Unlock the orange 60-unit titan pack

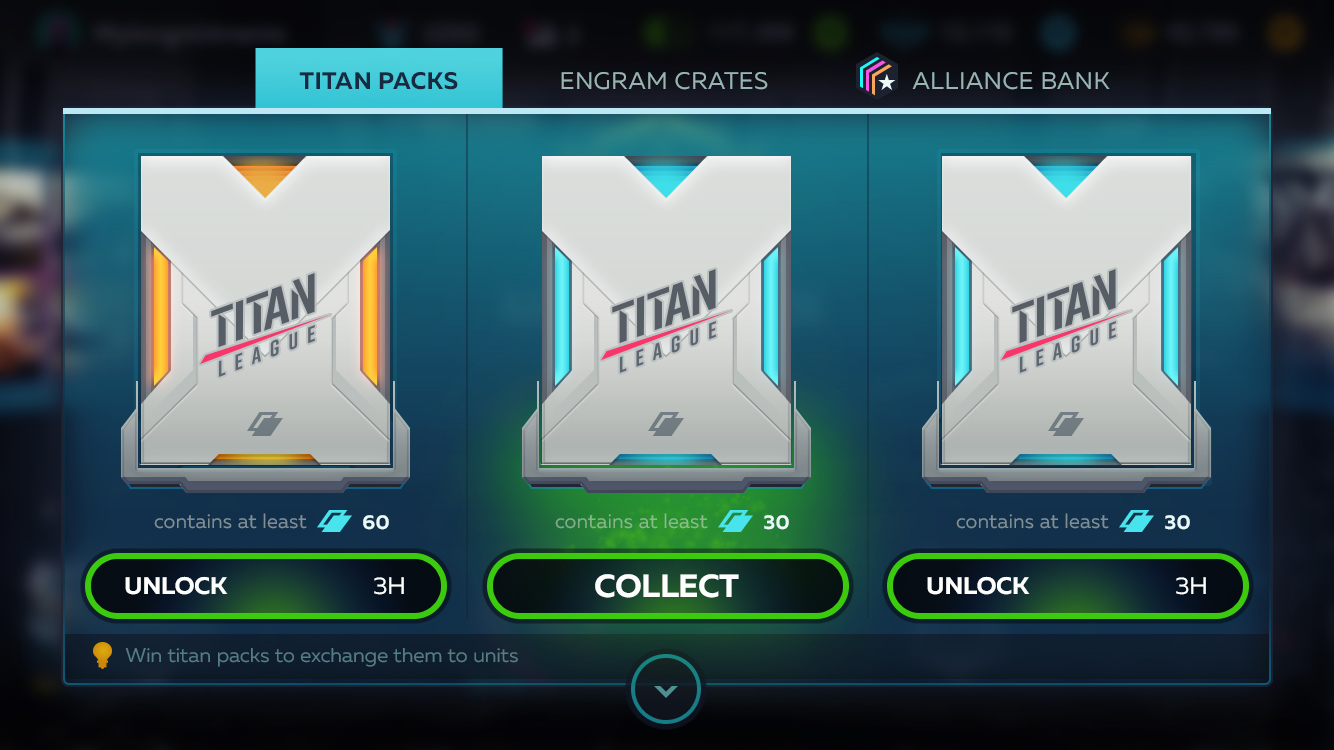(x=265, y=586)
